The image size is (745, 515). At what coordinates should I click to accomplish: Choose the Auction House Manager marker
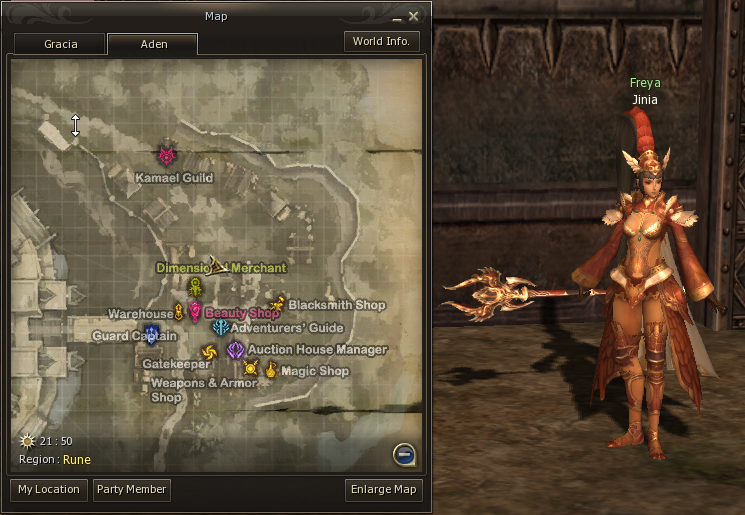click(x=236, y=350)
